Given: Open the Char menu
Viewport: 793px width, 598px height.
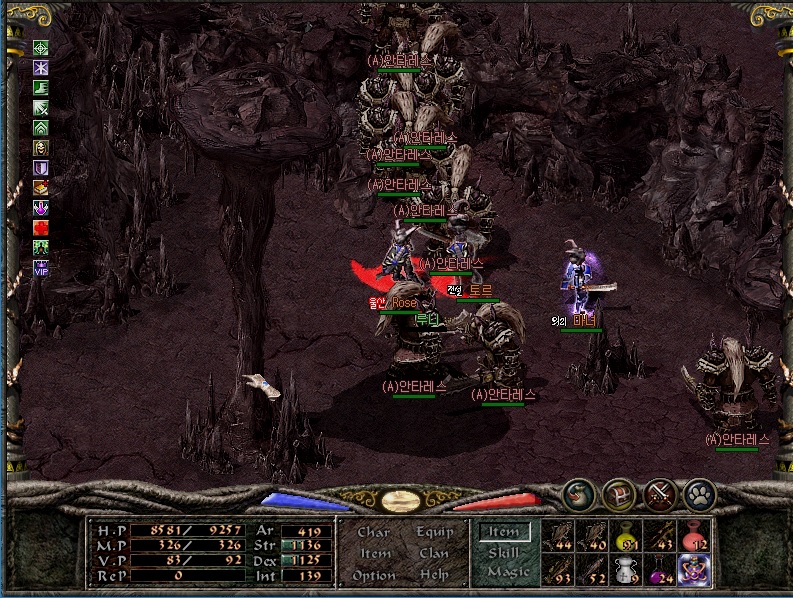Looking at the screenshot, I should coord(373,533).
